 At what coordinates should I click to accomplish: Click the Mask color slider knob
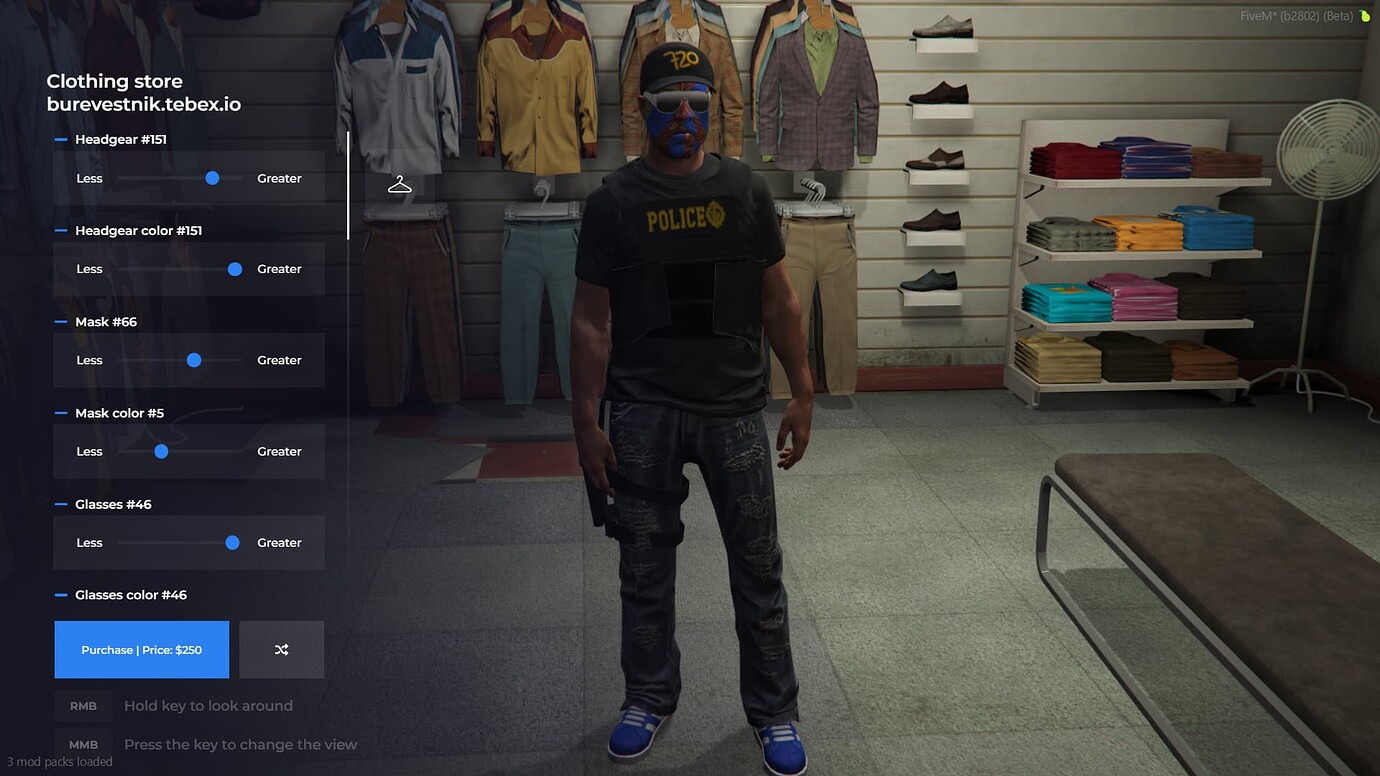(161, 451)
